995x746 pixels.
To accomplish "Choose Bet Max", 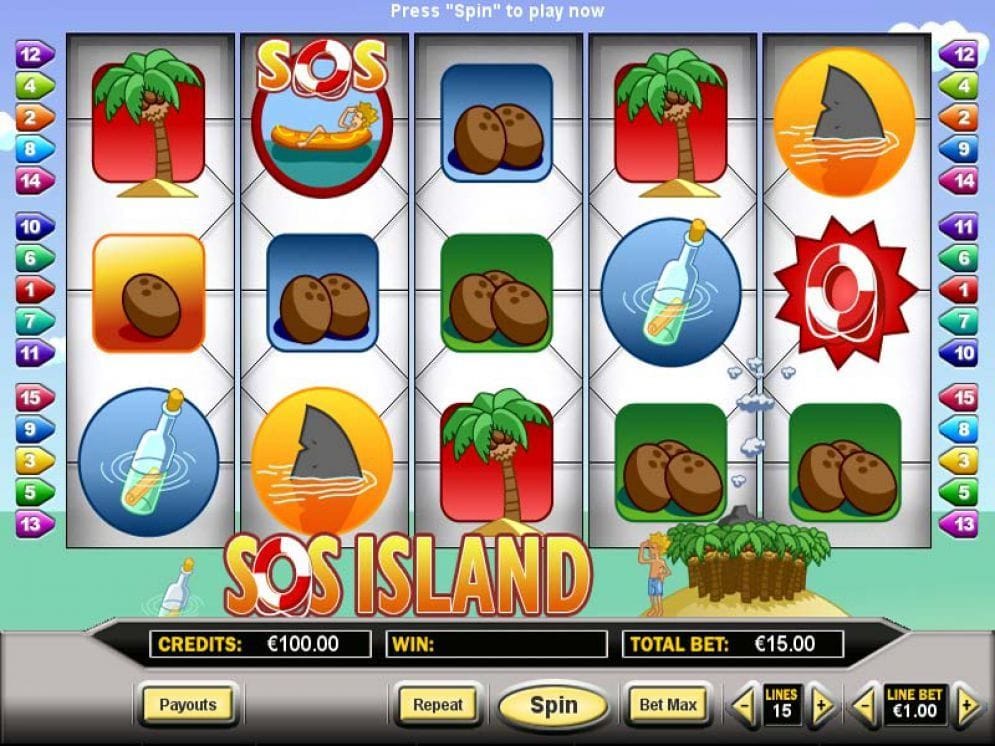I will [x=668, y=705].
